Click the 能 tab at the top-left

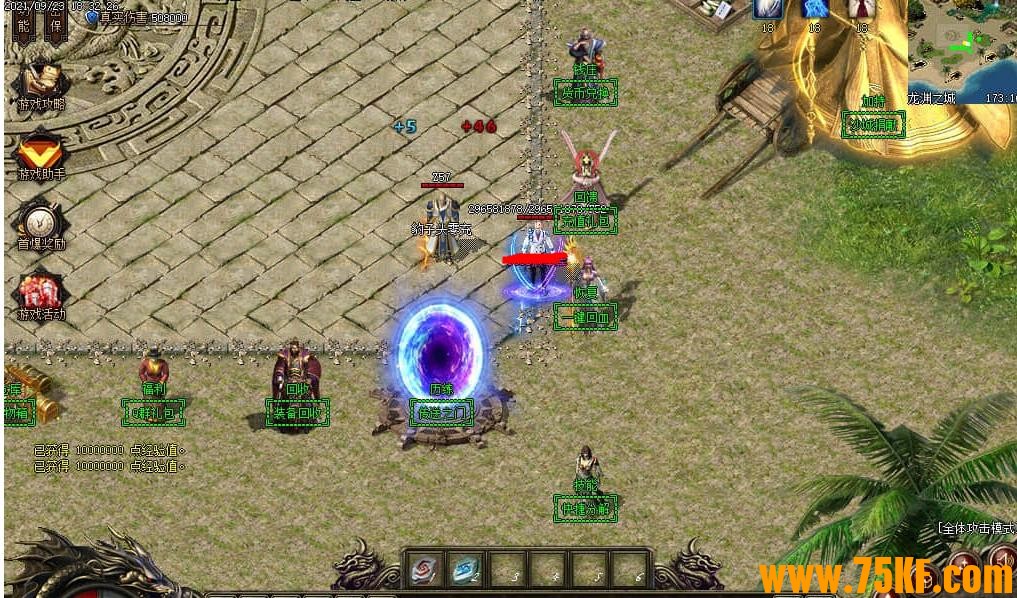pos(22,26)
